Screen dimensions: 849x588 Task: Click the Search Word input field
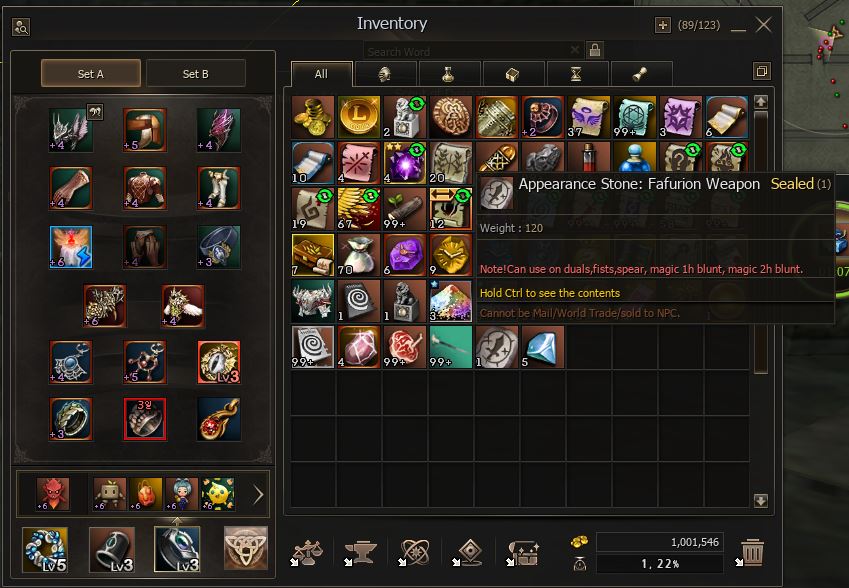470,51
